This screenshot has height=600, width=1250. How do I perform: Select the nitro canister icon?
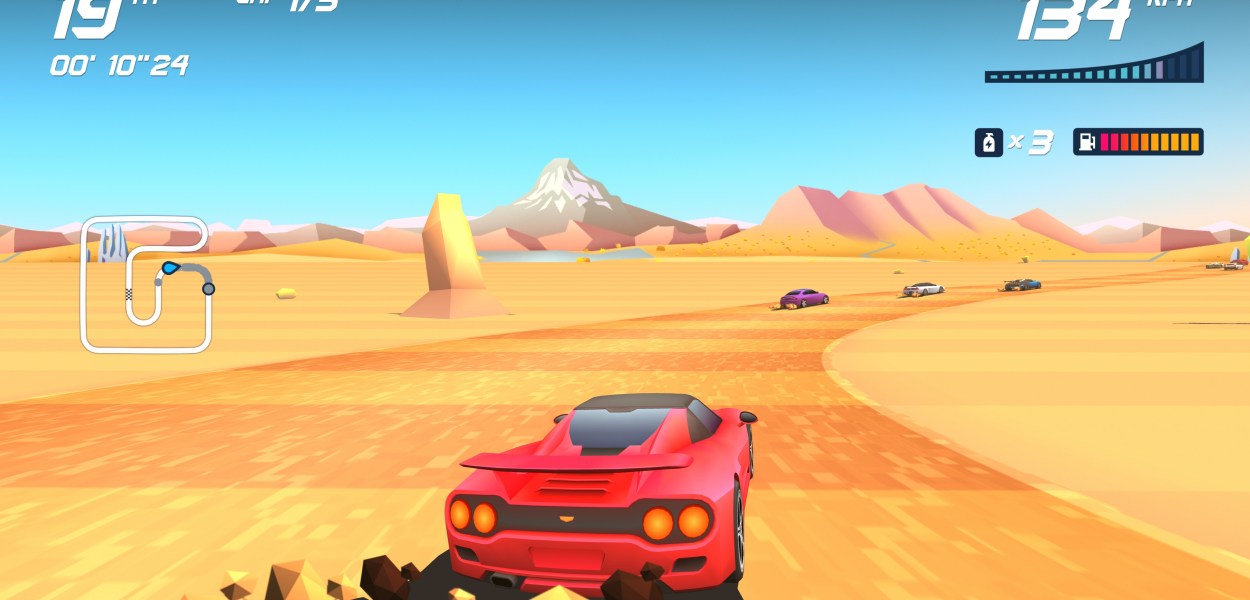click(x=988, y=142)
